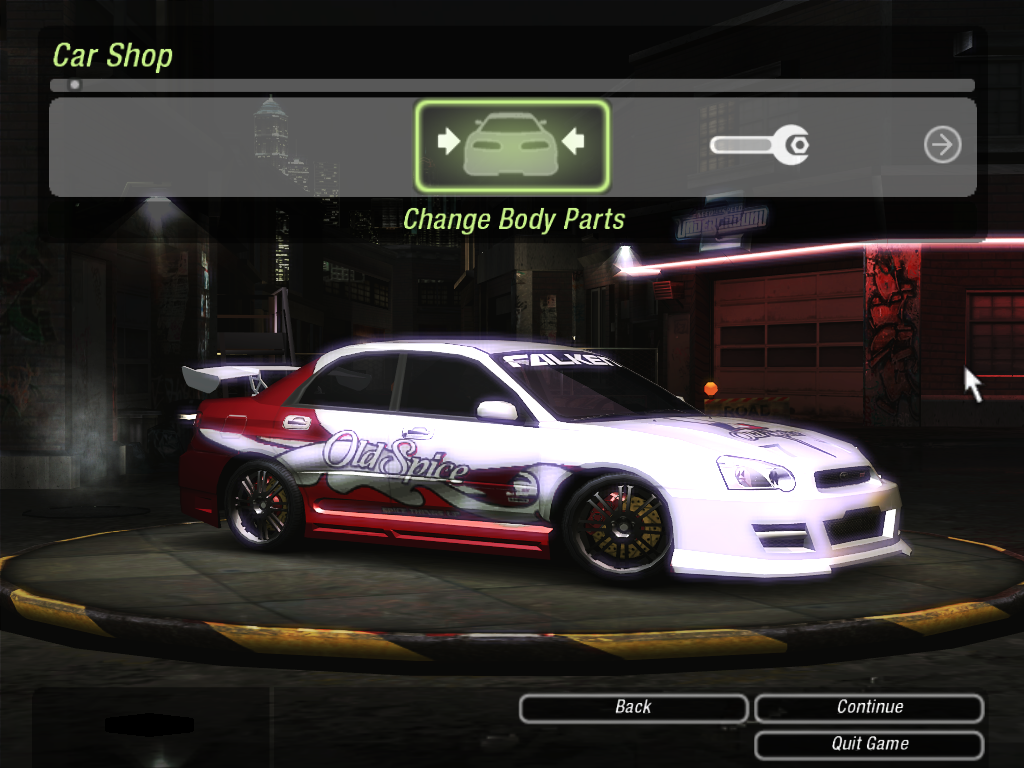Hit the Continue button
The image size is (1024, 768).
pyautogui.click(x=869, y=708)
